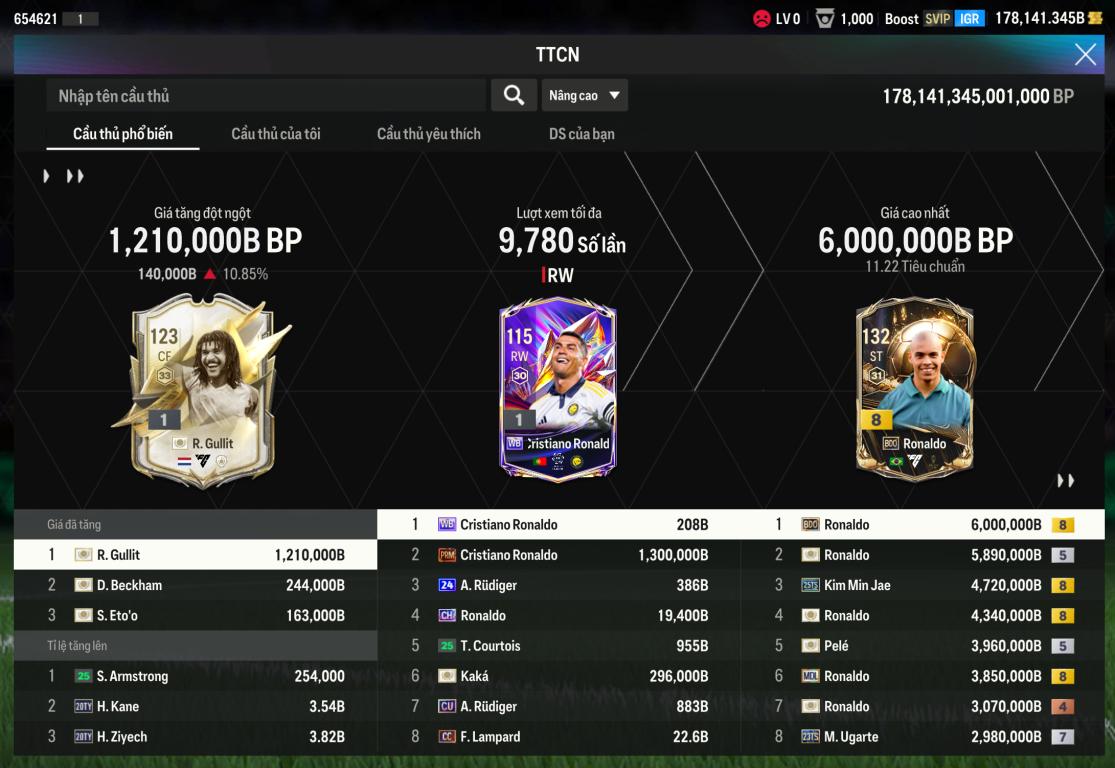This screenshot has height=768, width=1115.
Task: Select the M. Ugarte row
Action: [922, 737]
